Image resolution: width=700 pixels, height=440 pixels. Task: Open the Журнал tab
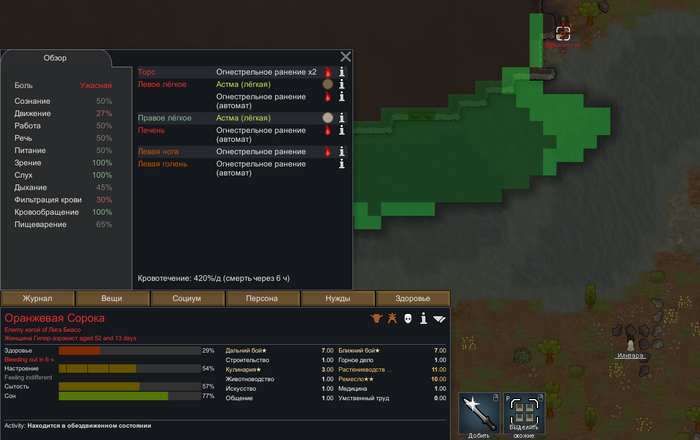coord(38,299)
